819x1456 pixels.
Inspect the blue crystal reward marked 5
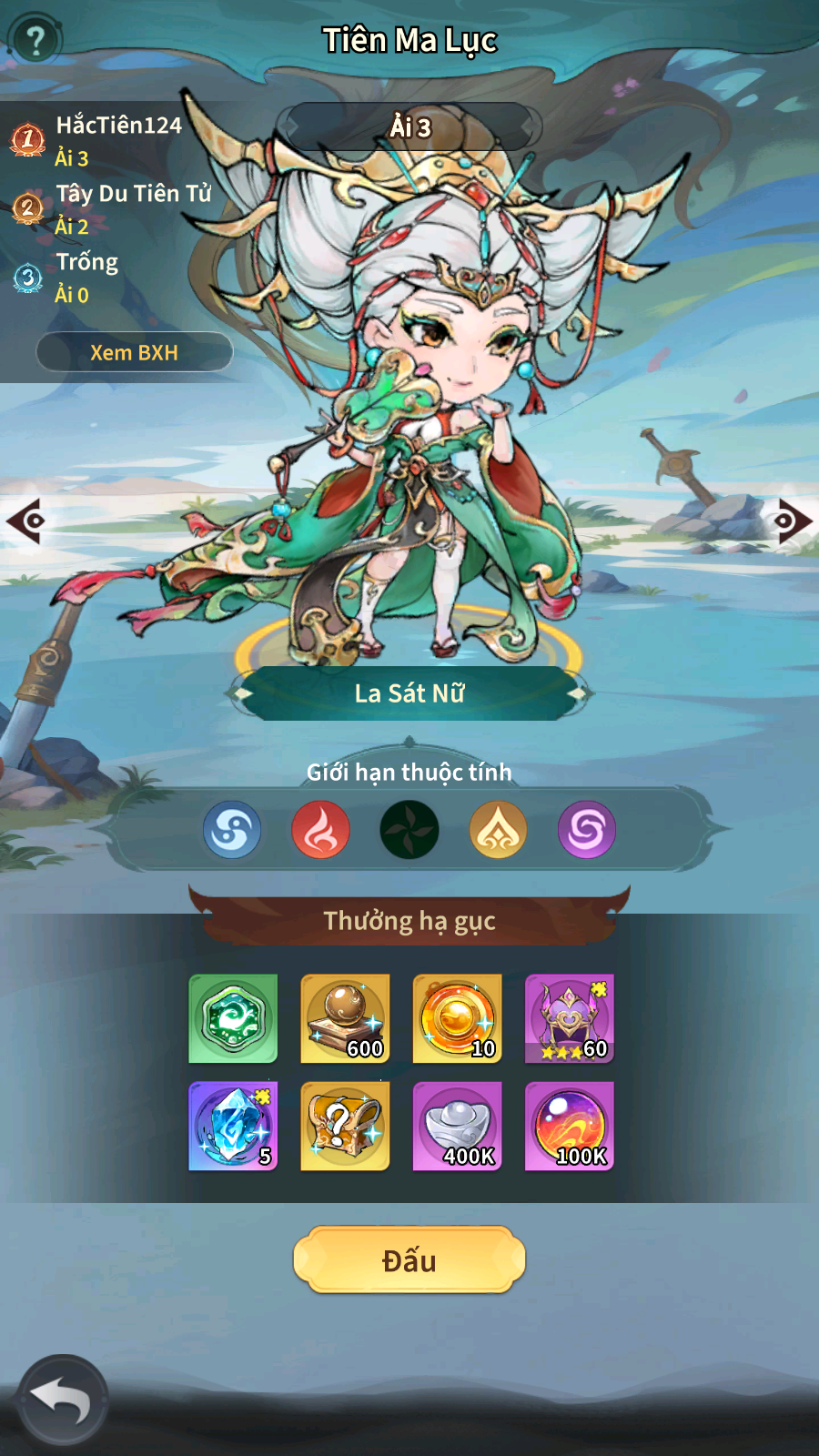[x=233, y=1126]
